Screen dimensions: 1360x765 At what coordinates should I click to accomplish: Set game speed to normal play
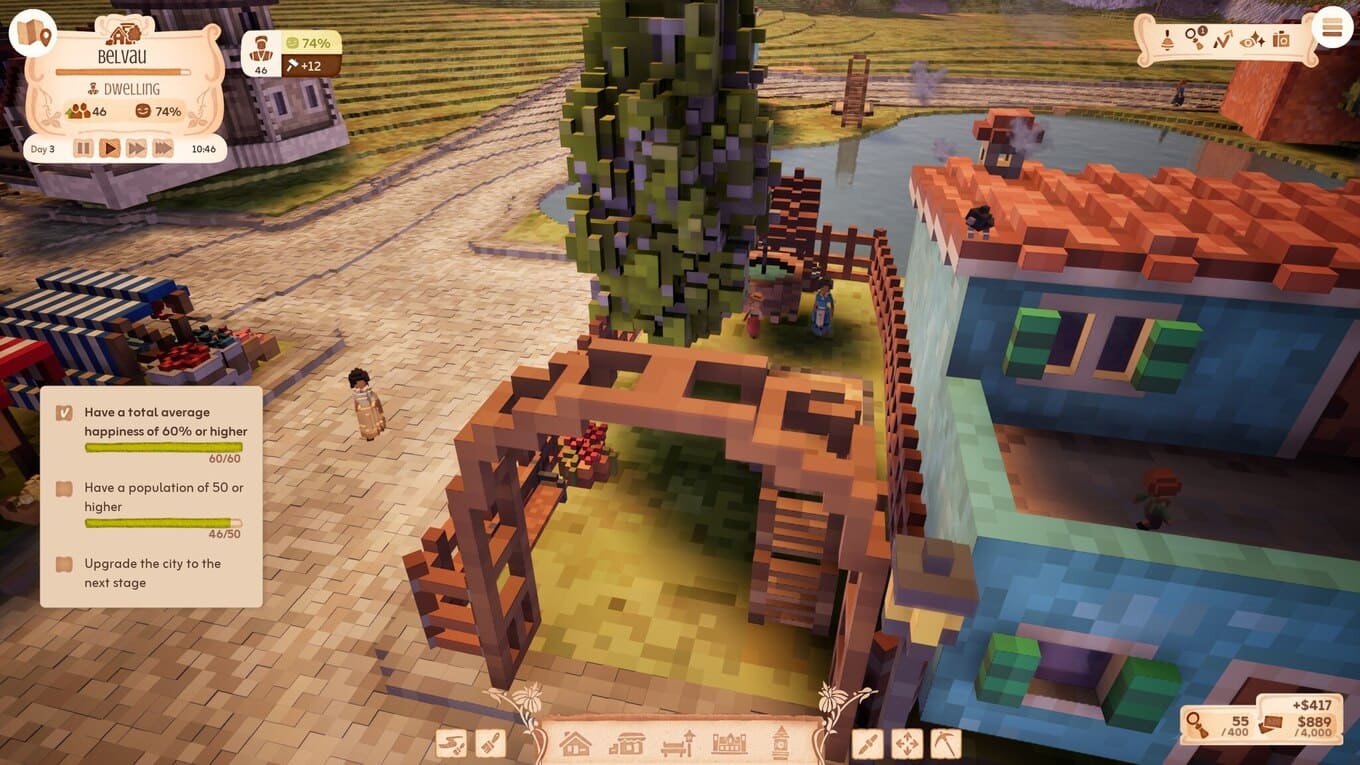tap(110, 148)
